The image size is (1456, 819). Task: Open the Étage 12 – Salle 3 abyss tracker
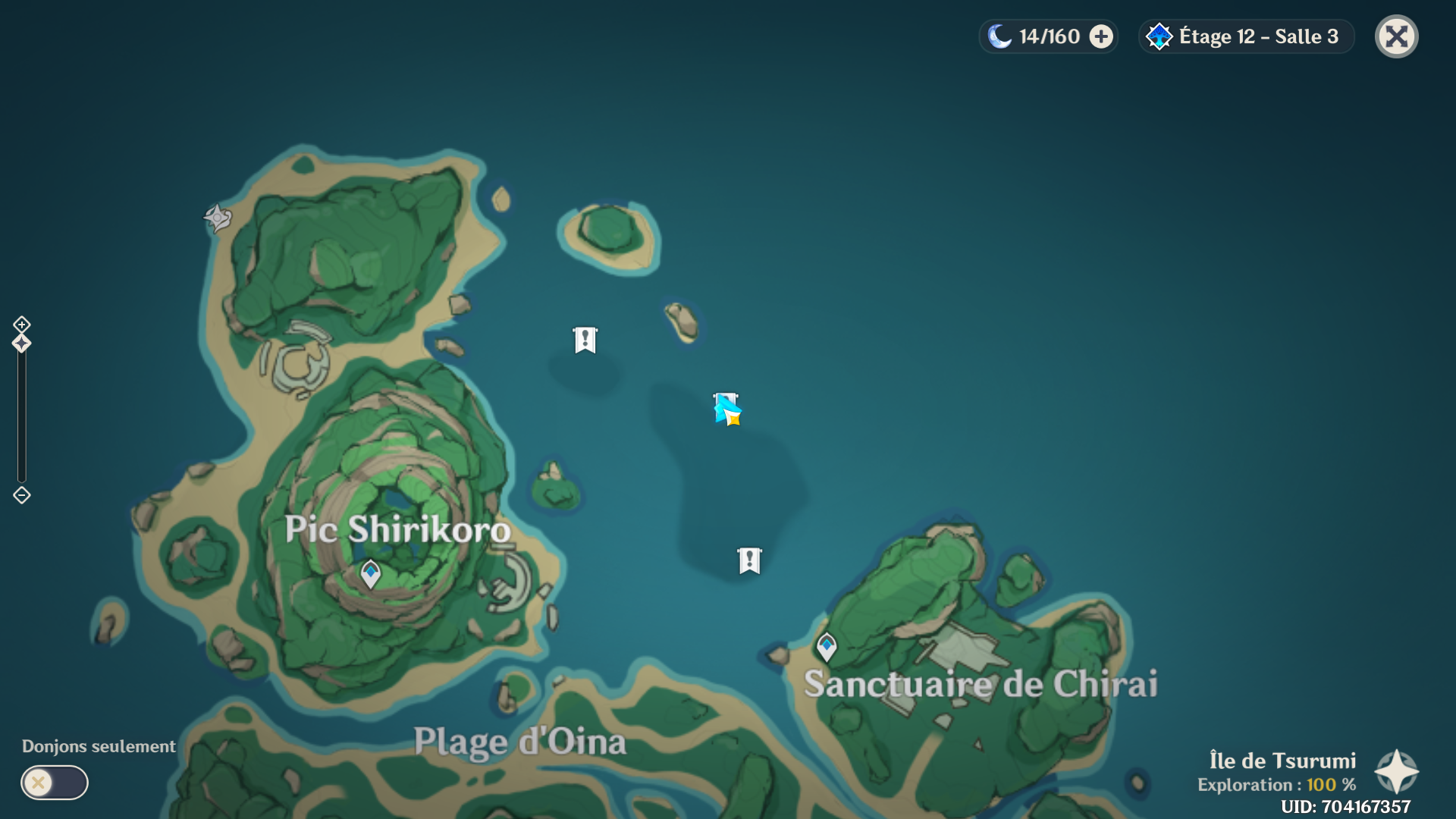coord(1247,36)
